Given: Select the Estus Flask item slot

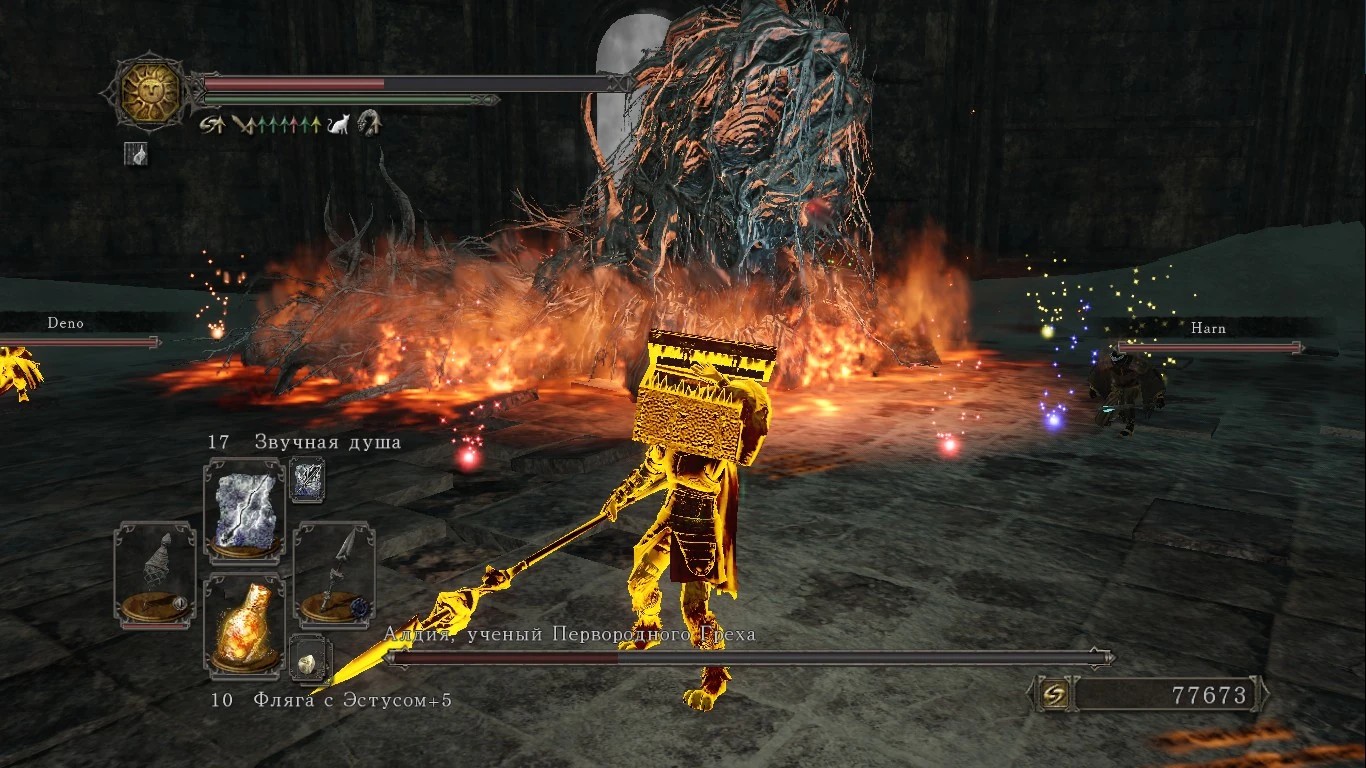Looking at the screenshot, I should 244,625.
